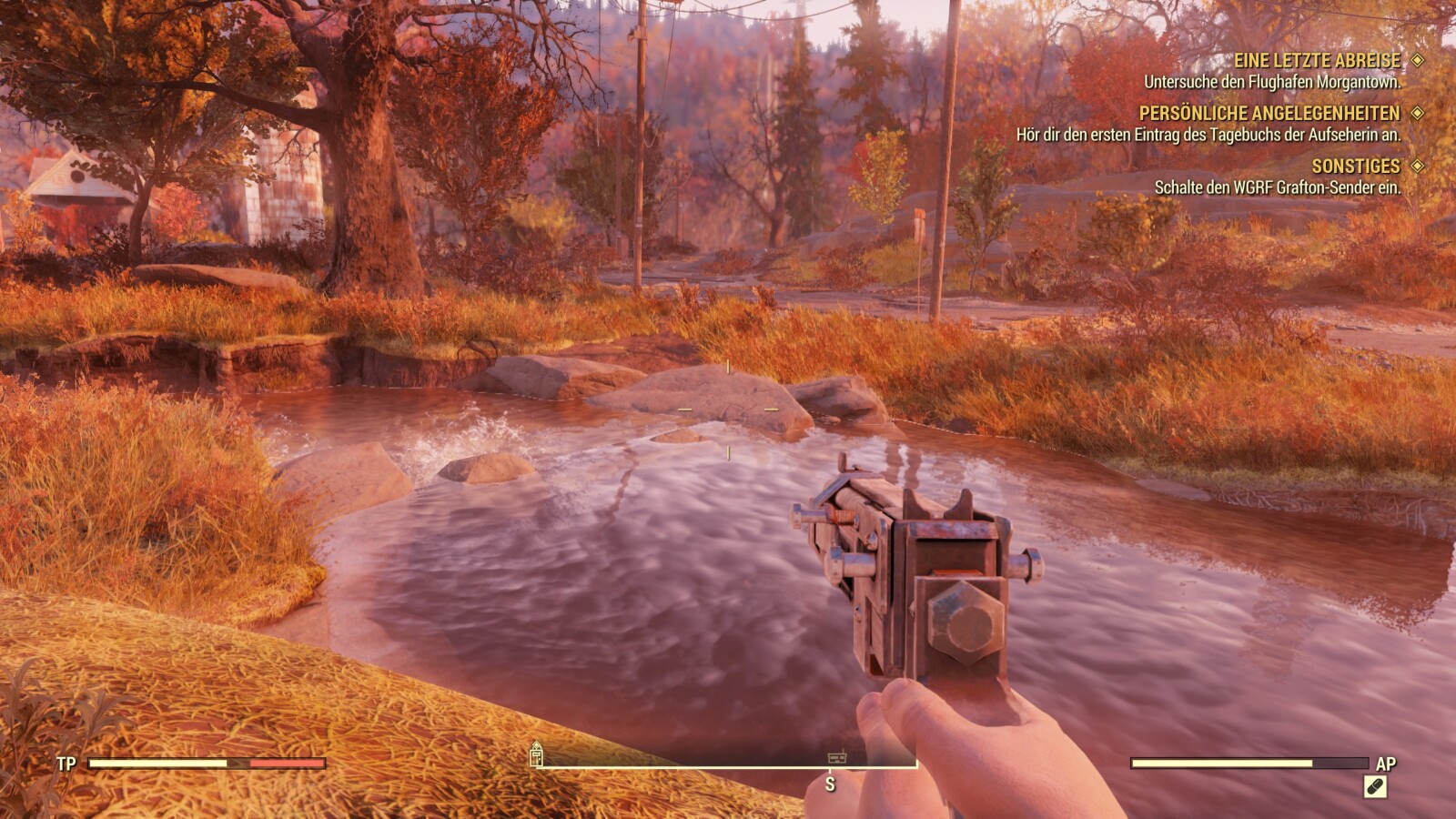
Task: Click the radio station marker on the compass
Action: [837, 757]
